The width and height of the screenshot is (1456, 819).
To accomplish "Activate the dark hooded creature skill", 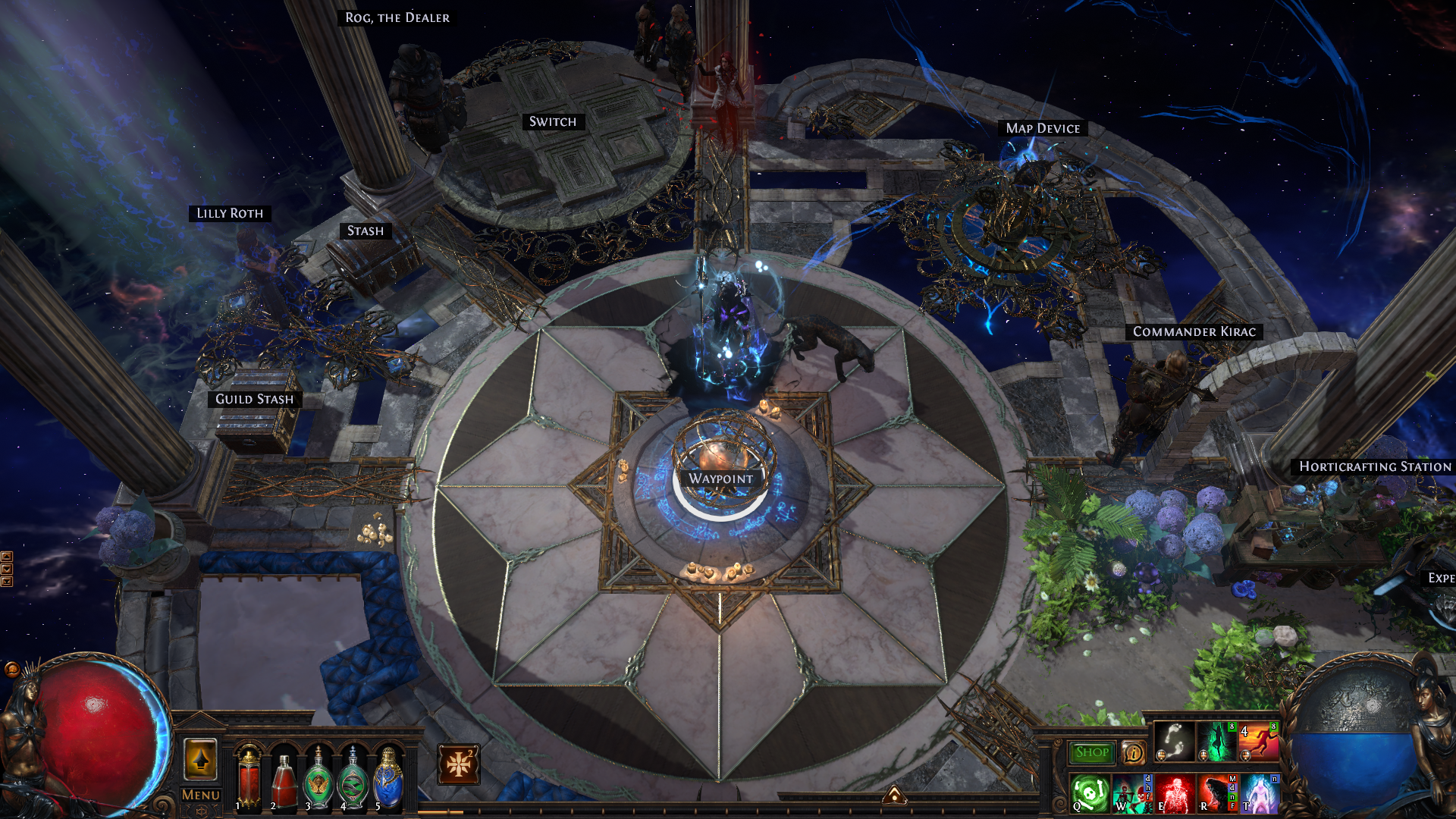I will (1217, 793).
